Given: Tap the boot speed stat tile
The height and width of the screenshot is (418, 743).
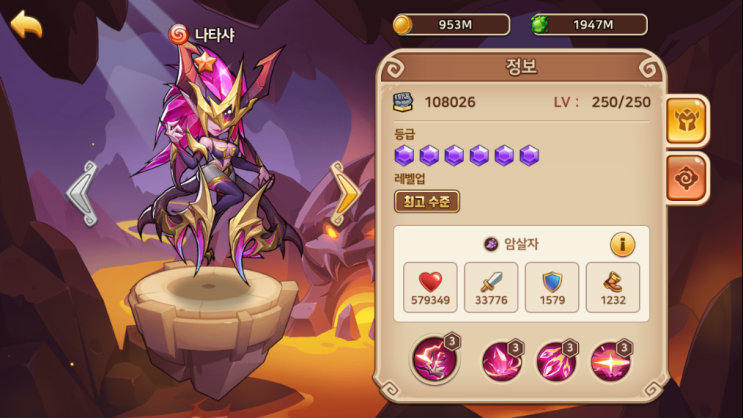Looking at the screenshot, I should coord(612,287).
